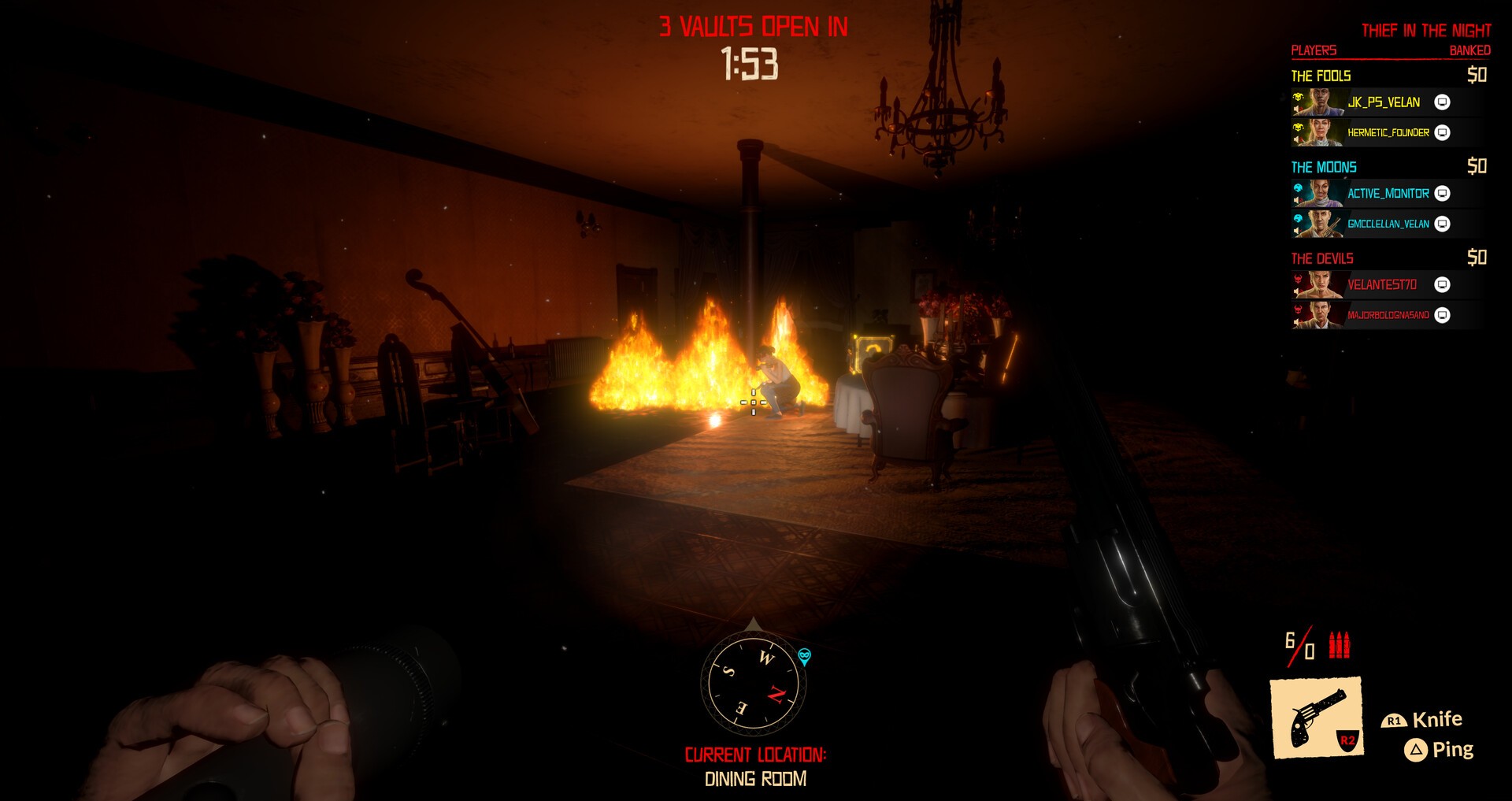Select the revolver weapon slot
This screenshot has width=1512, height=801.
(x=1316, y=718)
